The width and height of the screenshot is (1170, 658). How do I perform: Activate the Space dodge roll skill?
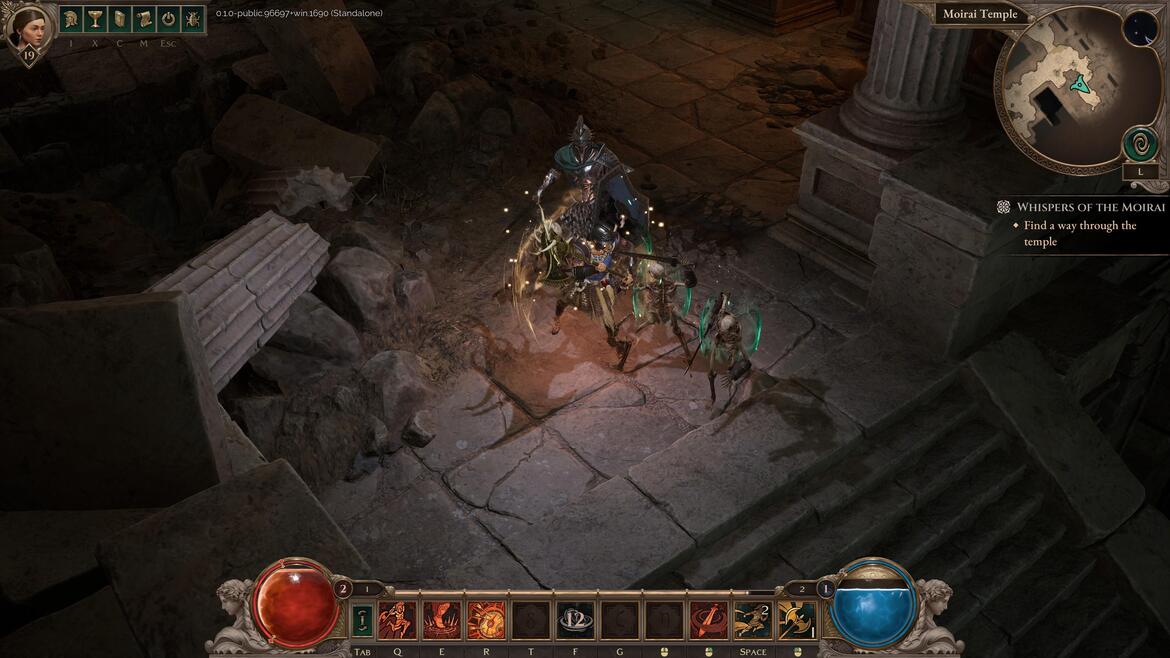click(752, 620)
